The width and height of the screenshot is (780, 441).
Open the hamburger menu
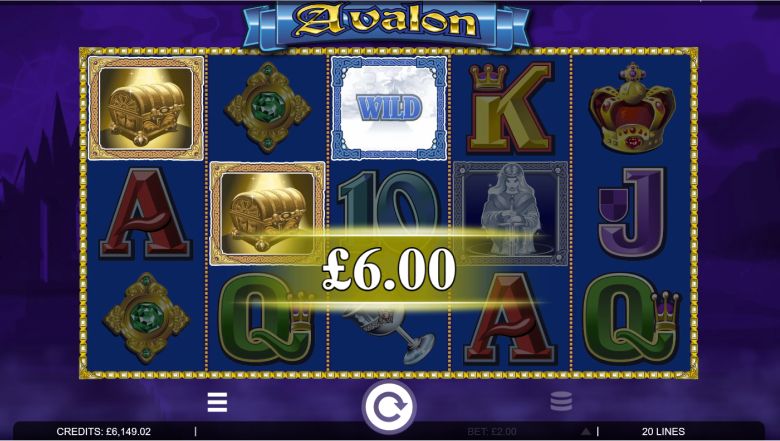(x=217, y=403)
